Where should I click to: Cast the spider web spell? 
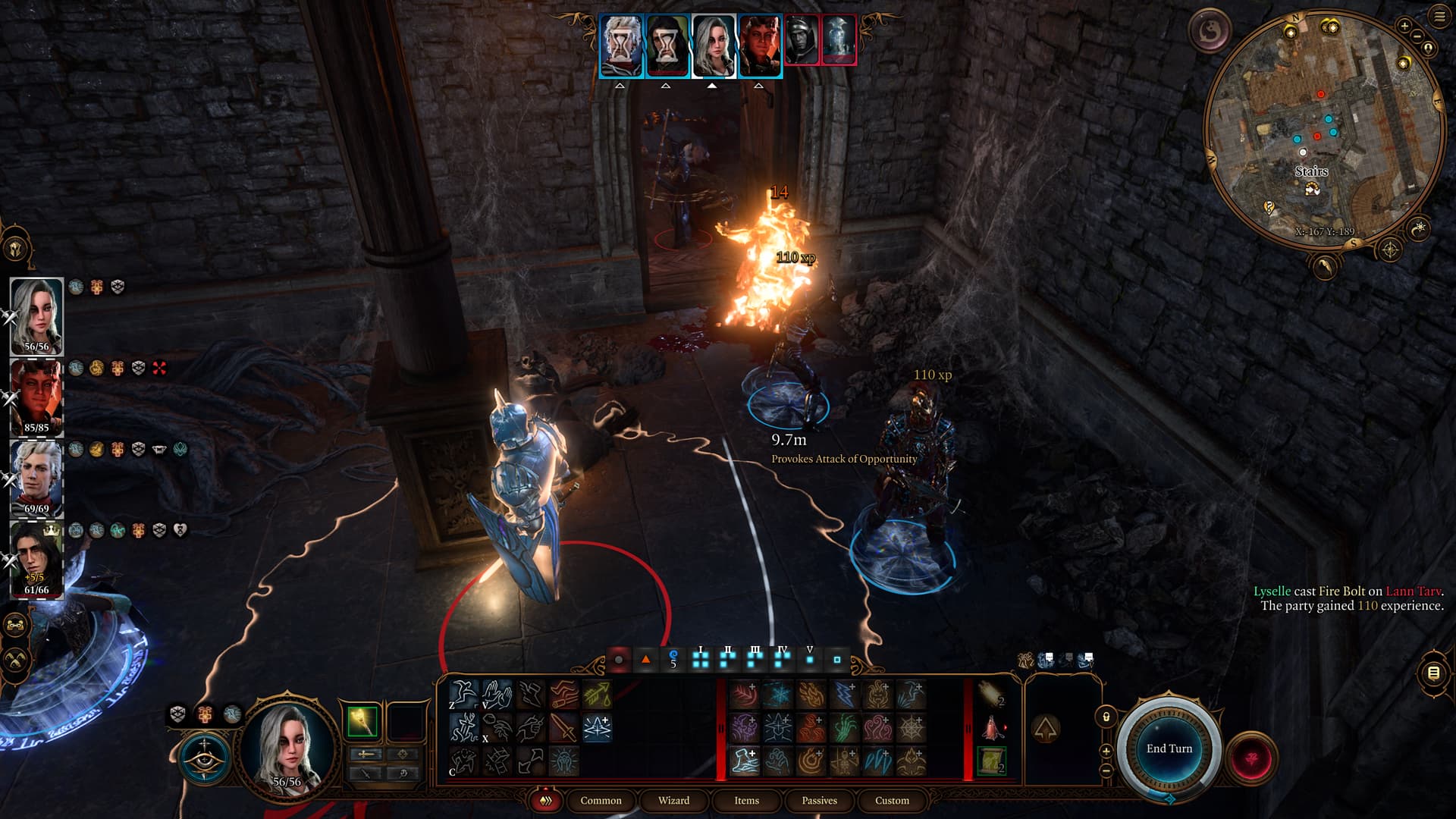click(911, 728)
